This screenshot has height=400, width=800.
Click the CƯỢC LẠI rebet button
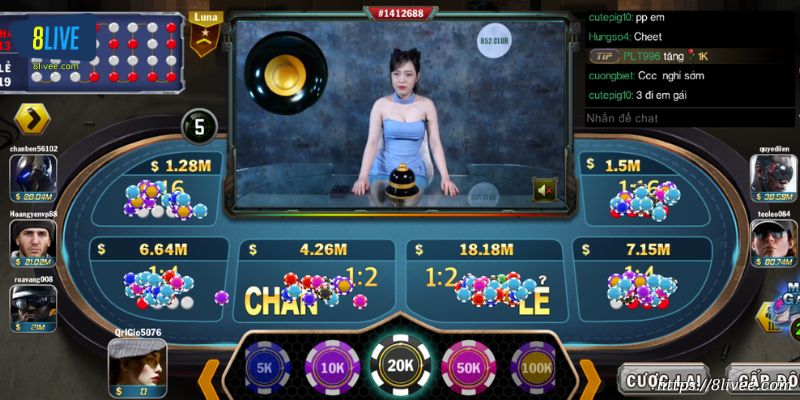(x=661, y=381)
